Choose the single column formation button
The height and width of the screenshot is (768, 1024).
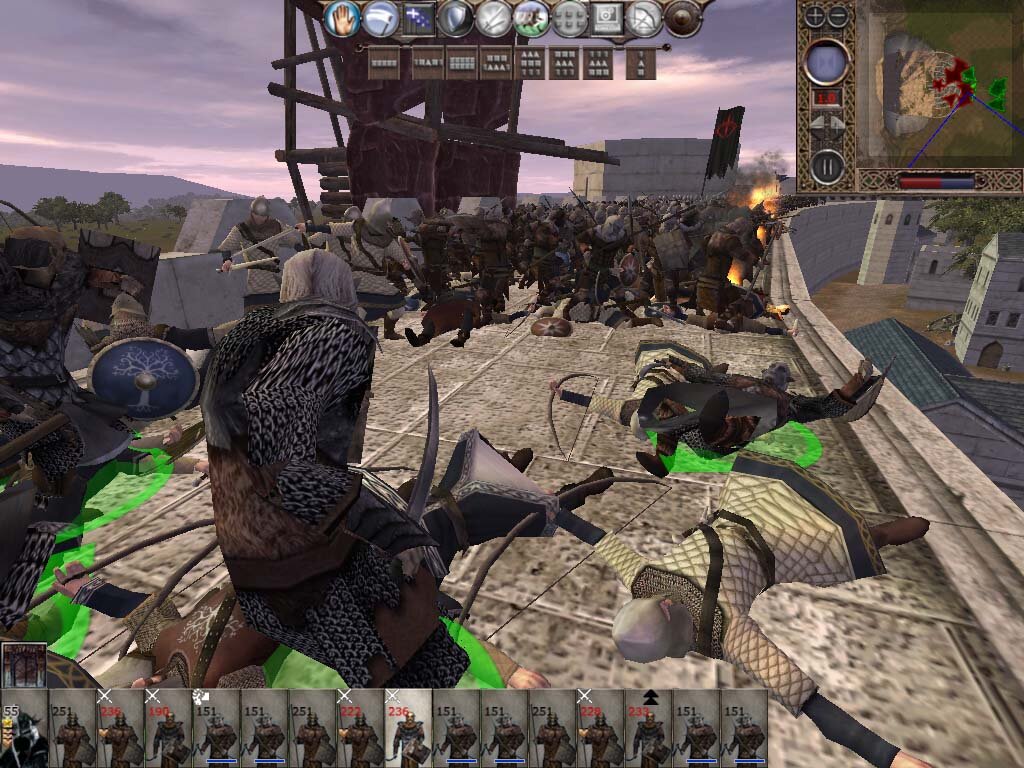point(641,64)
